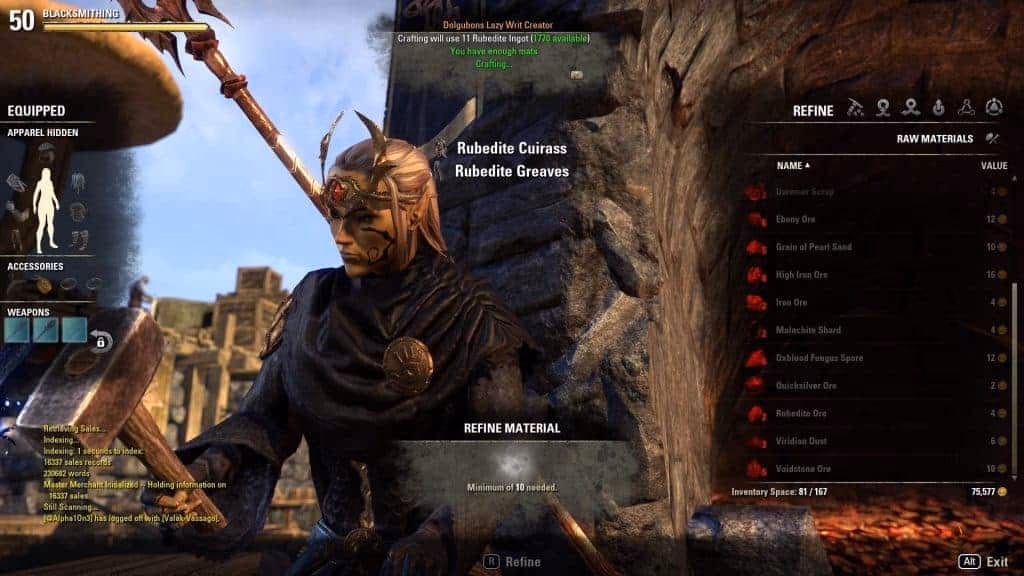Click the materials list scrollbar

point(1016,330)
